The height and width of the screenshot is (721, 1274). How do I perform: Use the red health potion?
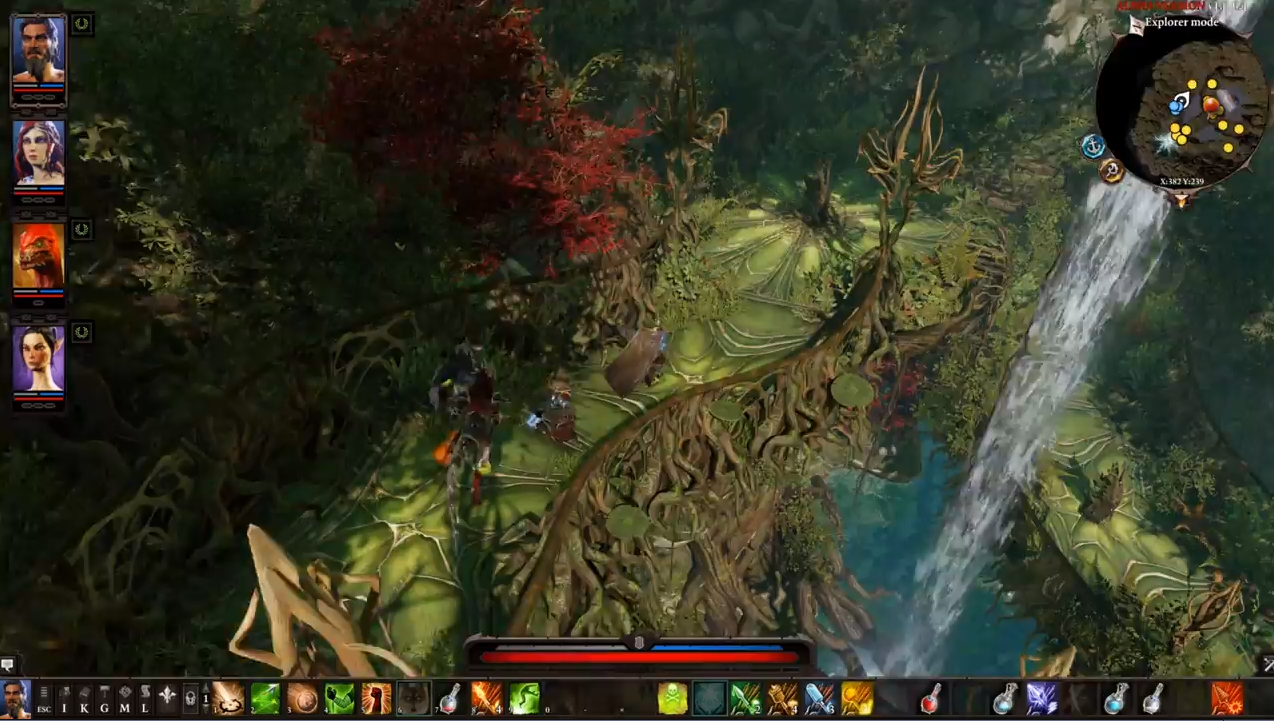pyautogui.click(x=931, y=698)
